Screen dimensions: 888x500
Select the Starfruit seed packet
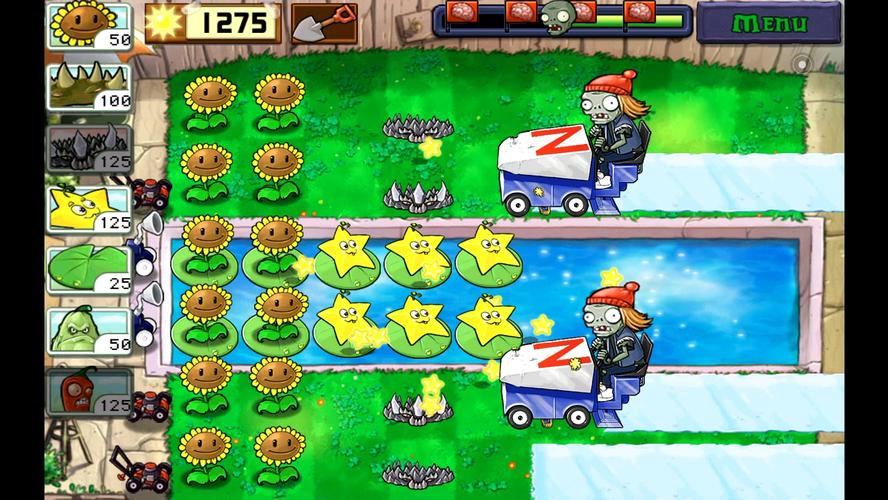pos(89,208)
